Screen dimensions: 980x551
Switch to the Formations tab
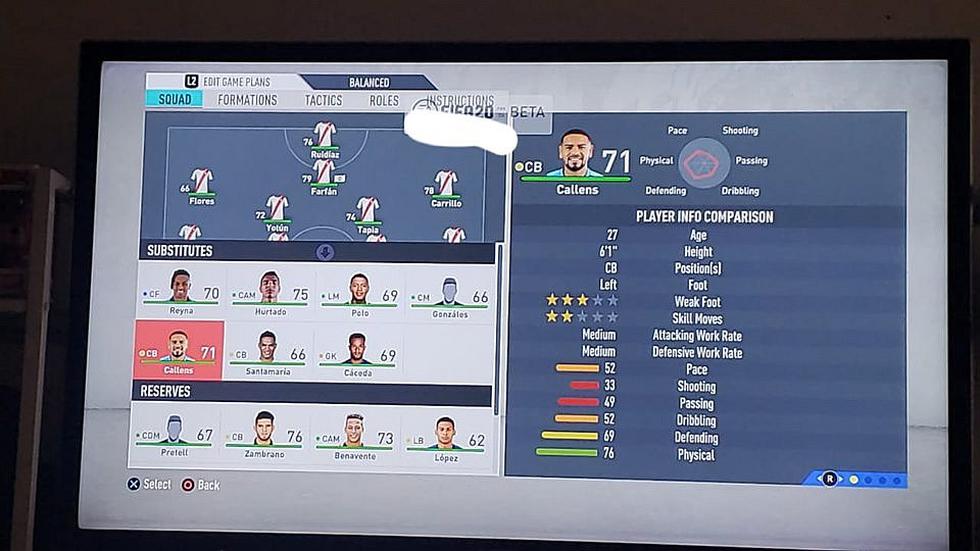coord(247,100)
